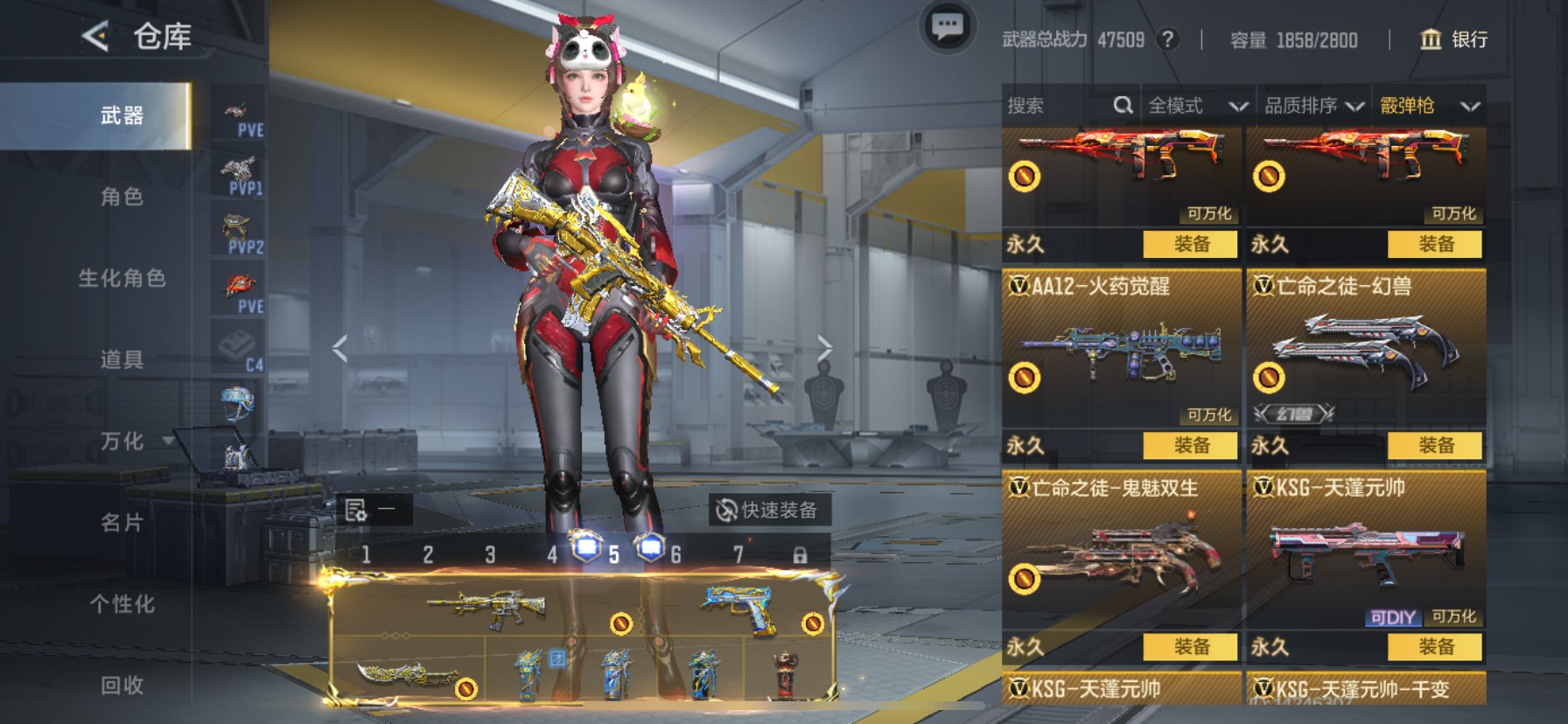Equip the AA12-火药觉醒 shotgun

click(x=1190, y=445)
